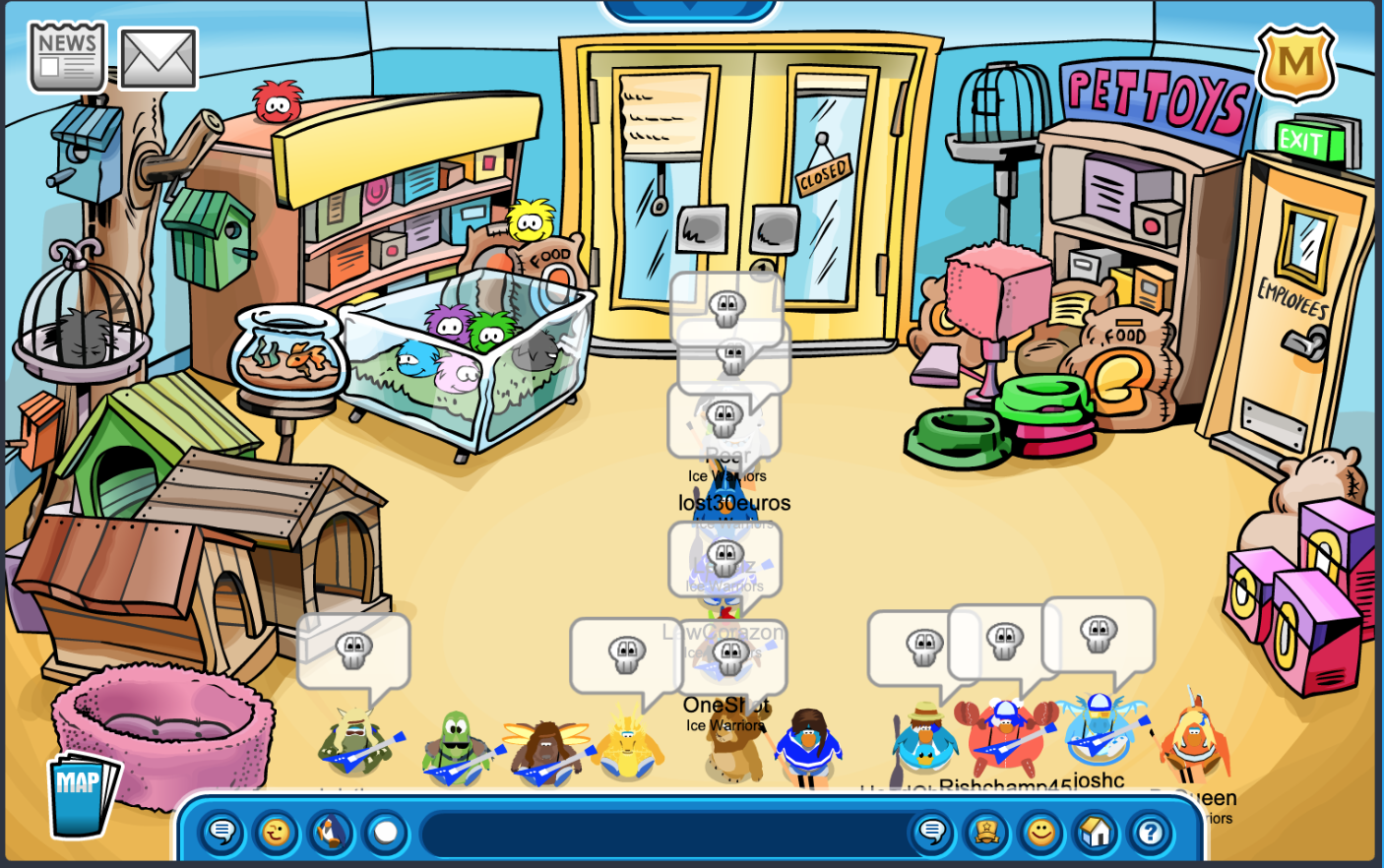Image resolution: width=1384 pixels, height=868 pixels.
Task: Open the help question mark menu
Action: [1149, 834]
